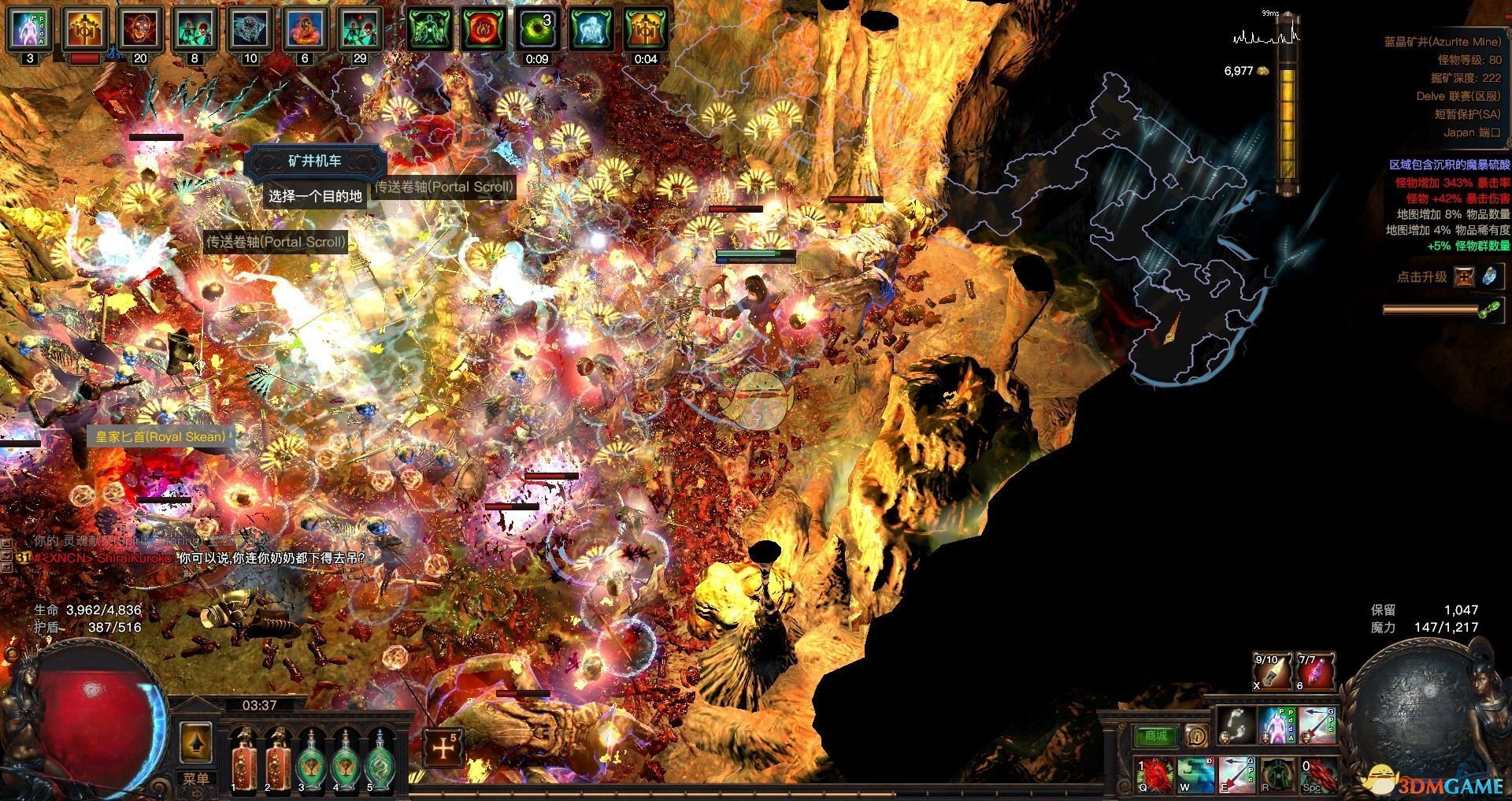Click the yellow up-arrow level-up button
This screenshot has height=801, width=1512.
point(196,741)
